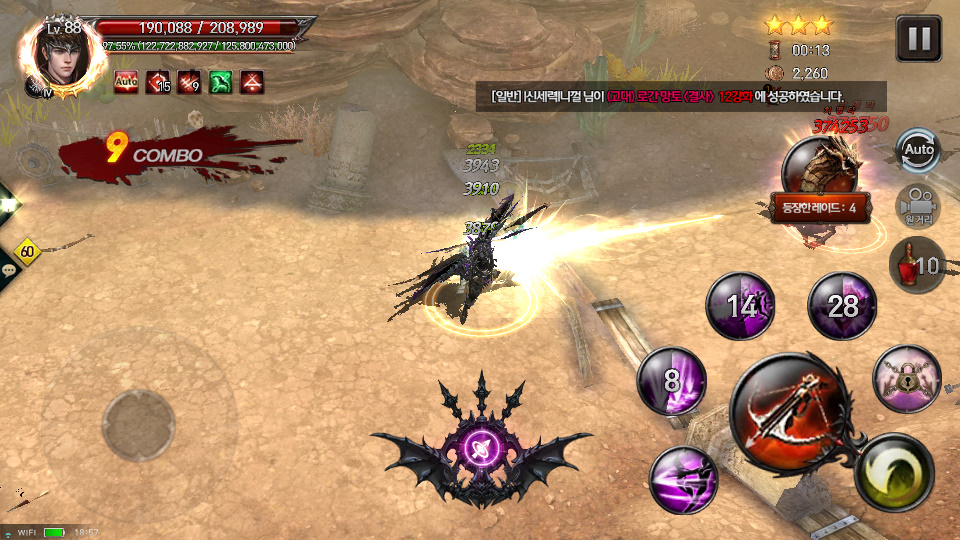
Task: Cast the purple archer skill
Action: tap(684, 480)
